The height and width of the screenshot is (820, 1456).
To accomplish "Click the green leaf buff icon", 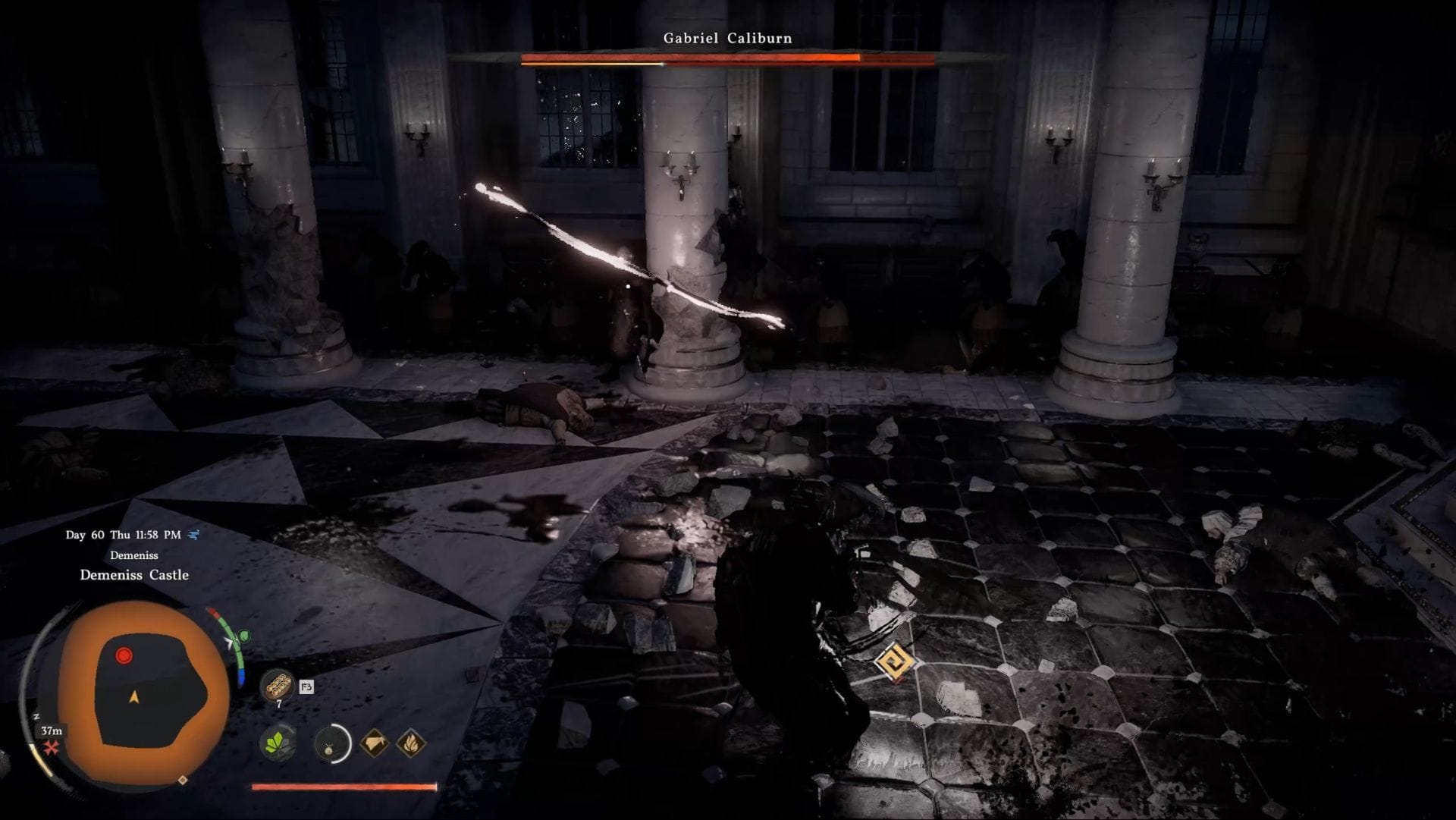I will [278, 743].
